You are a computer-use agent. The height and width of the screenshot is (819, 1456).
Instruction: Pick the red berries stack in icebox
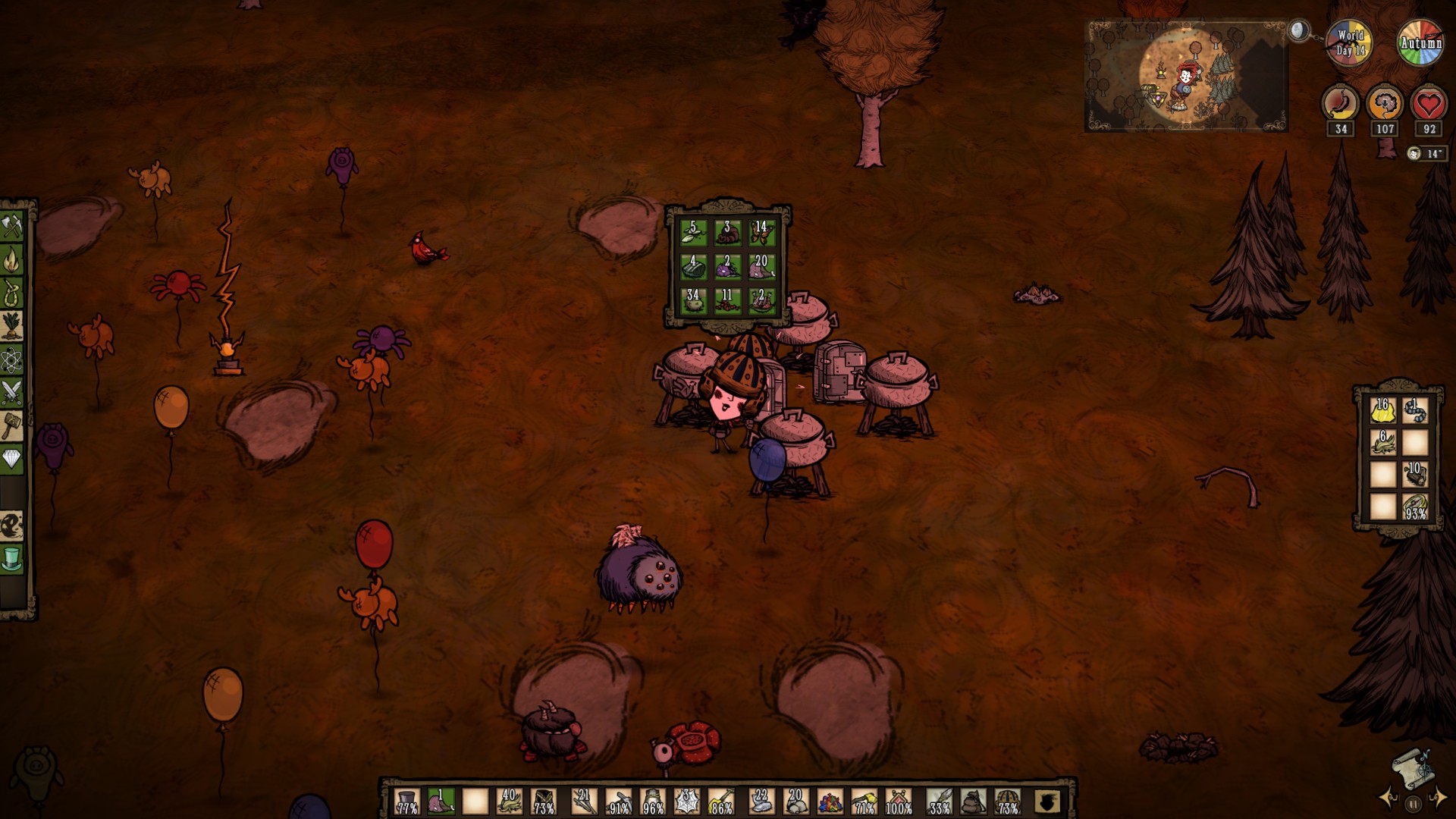tap(727, 301)
